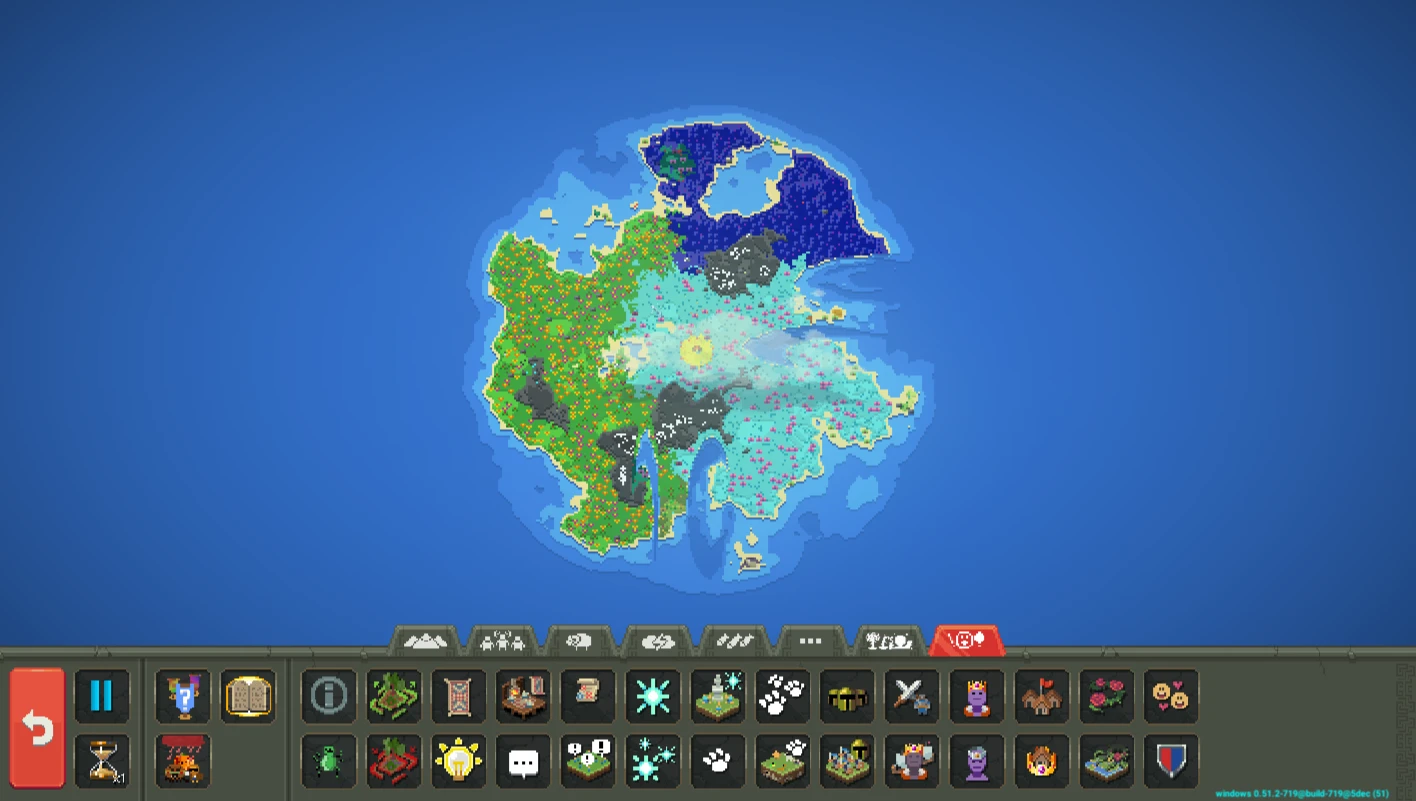Select the Speech bubble chat power
1416x801 pixels.
pos(523,760)
